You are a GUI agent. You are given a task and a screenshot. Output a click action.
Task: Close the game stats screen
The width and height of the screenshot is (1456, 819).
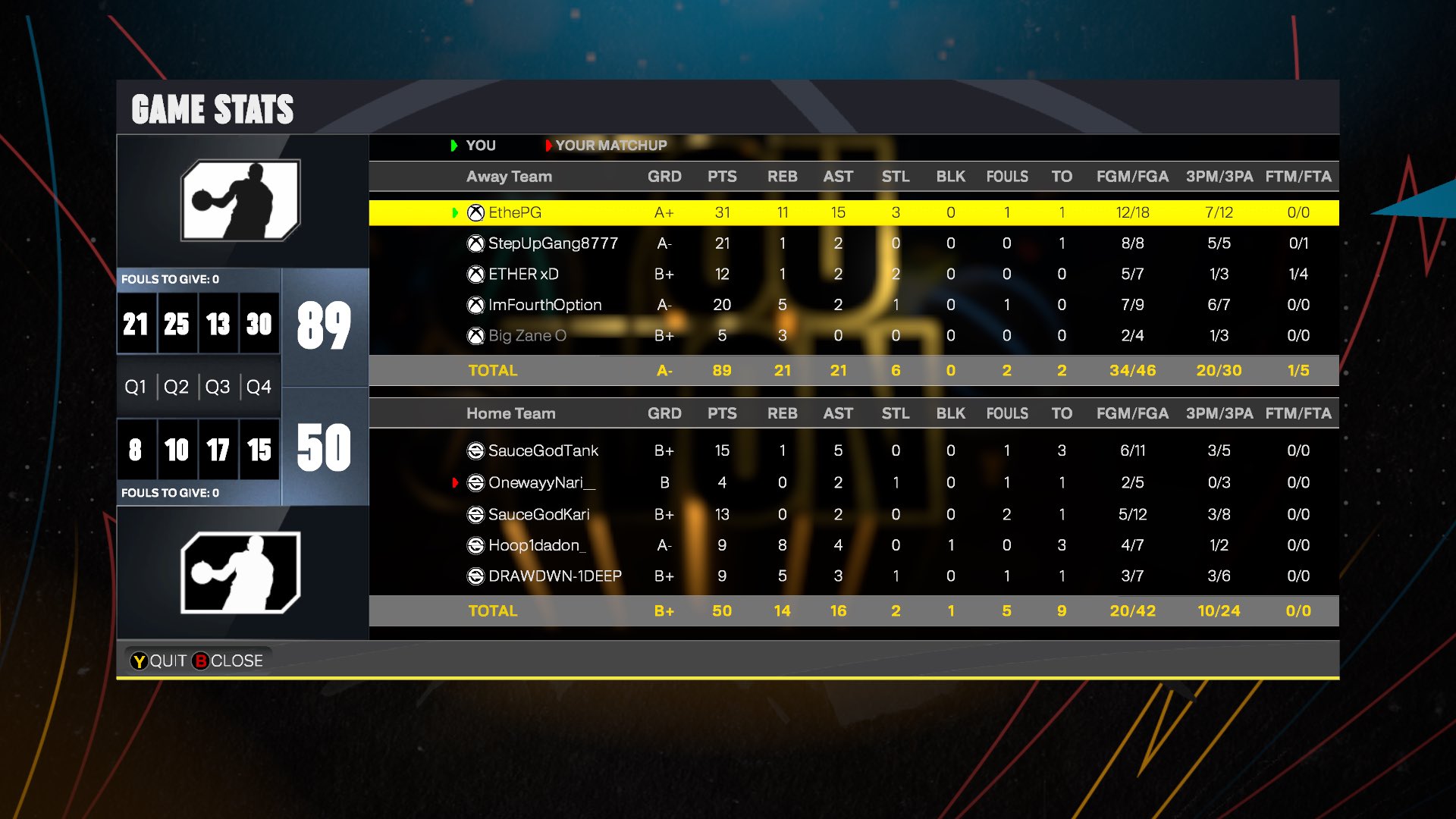[x=228, y=661]
